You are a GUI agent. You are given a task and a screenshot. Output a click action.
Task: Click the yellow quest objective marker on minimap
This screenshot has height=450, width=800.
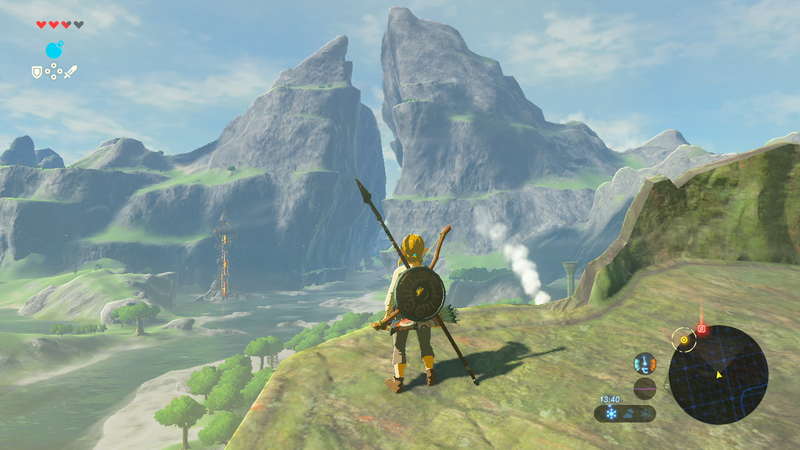click(x=684, y=340)
